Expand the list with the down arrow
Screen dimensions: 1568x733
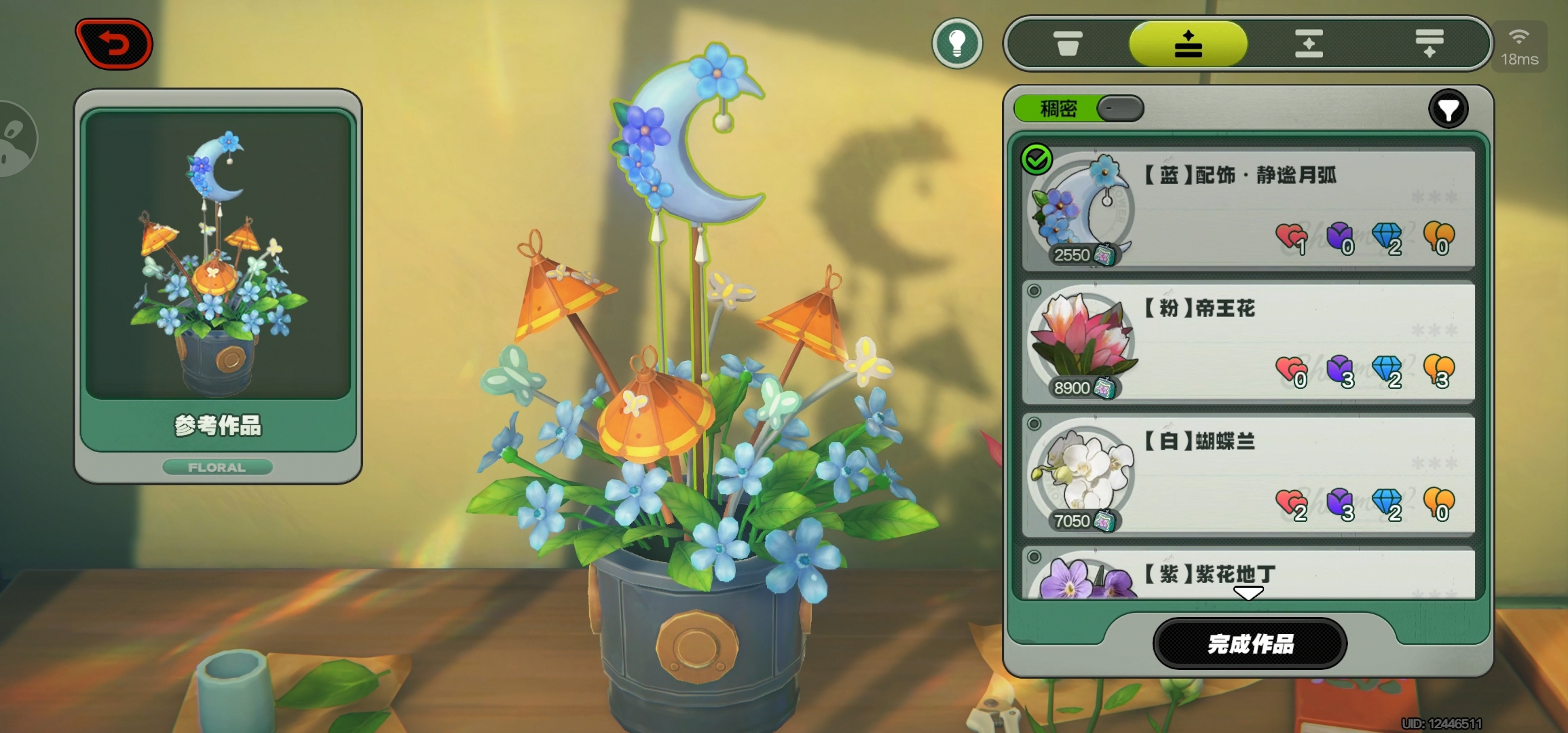click(1248, 594)
